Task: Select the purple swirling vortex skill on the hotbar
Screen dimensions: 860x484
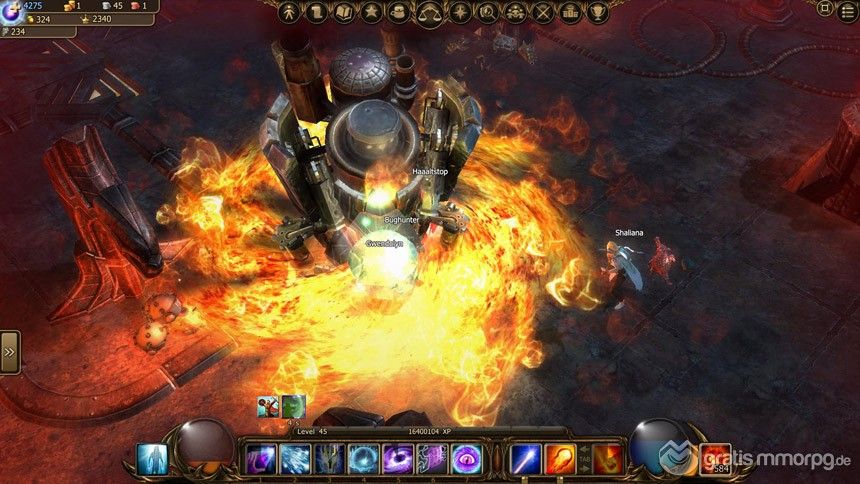Action: (x=397, y=459)
